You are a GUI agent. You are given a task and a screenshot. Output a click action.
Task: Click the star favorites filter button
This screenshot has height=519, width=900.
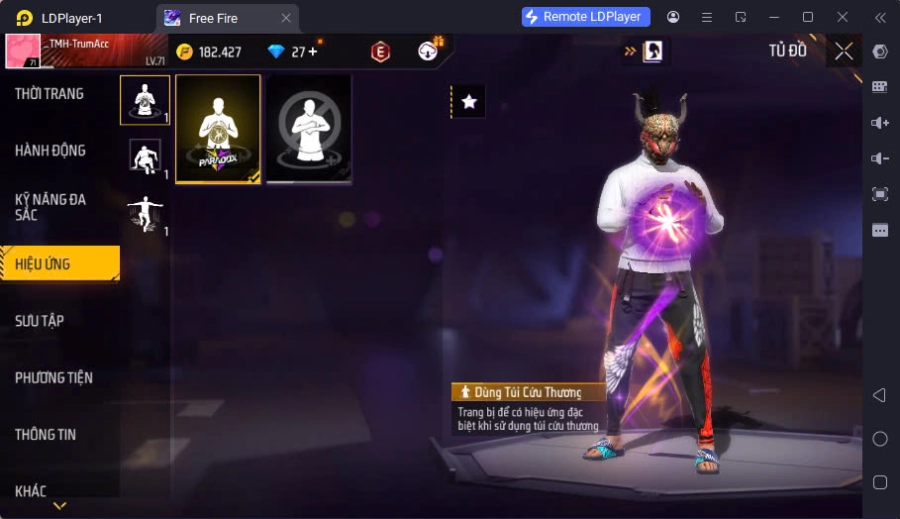click(x=469, y=101)
